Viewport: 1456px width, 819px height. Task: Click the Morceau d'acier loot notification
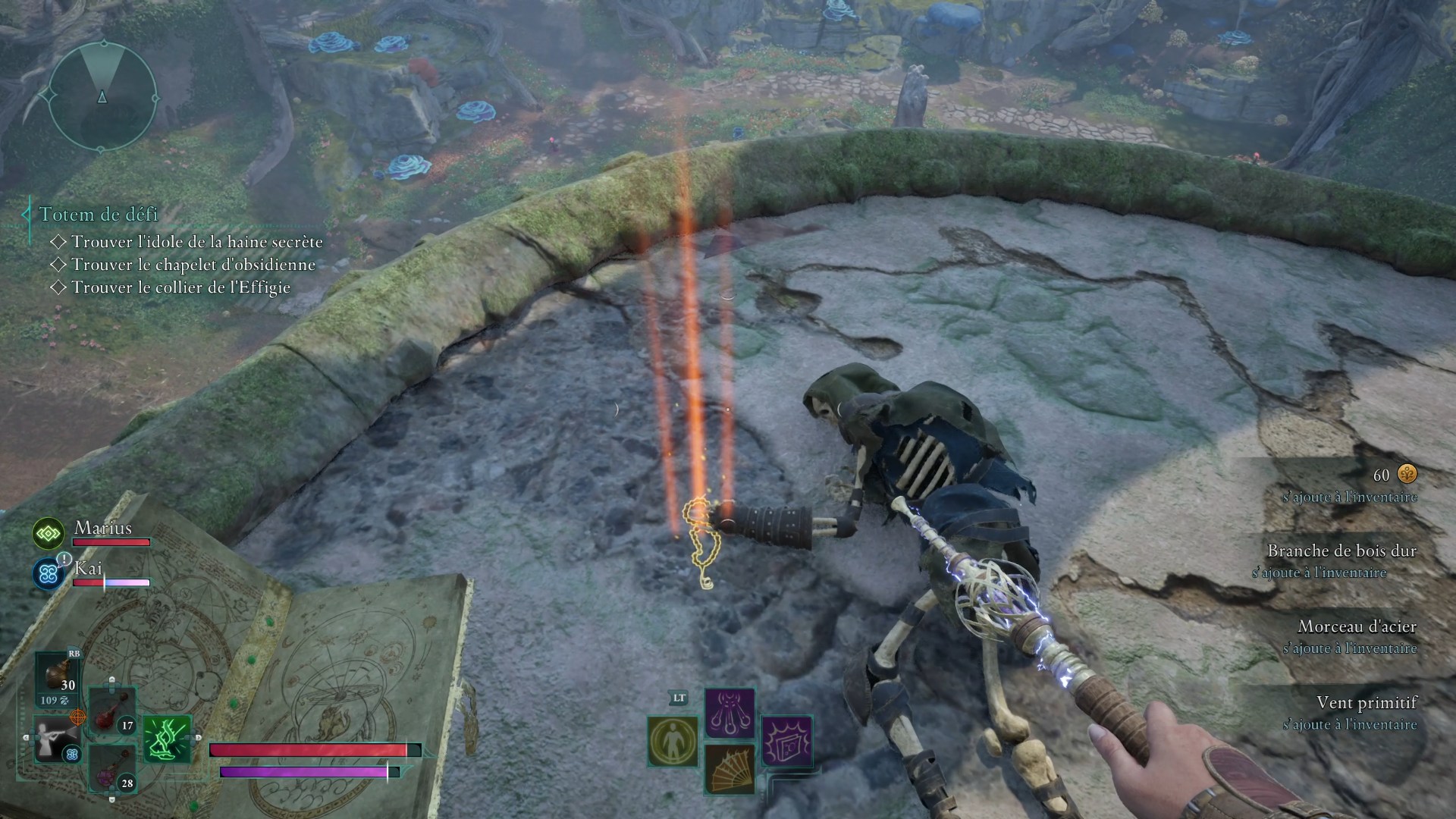click(1356, 635)
